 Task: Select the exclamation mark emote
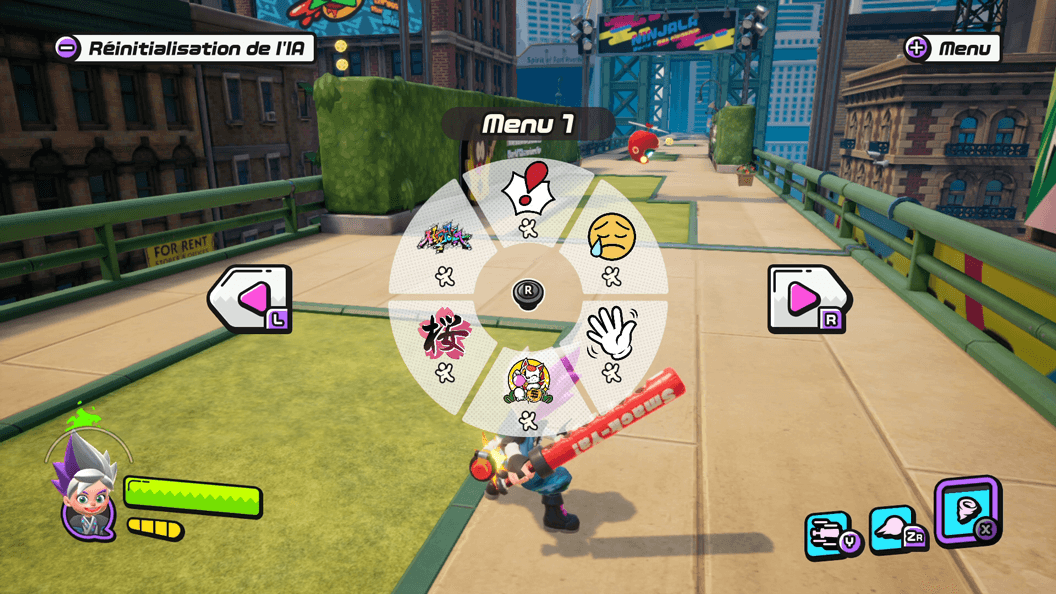click(x=528, y=190)
